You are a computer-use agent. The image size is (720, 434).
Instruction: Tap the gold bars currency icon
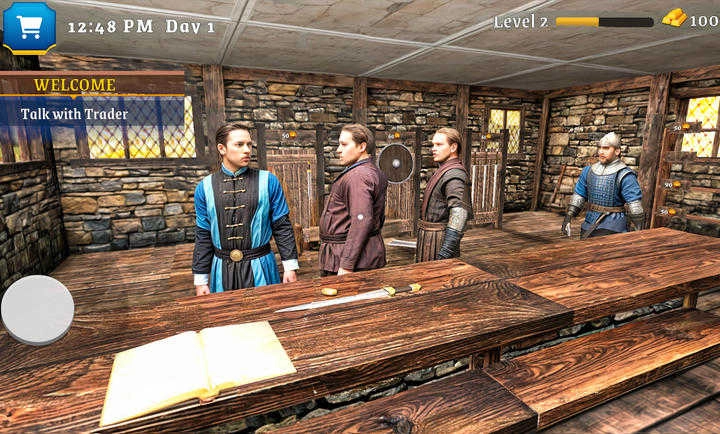[x=675, y=19]
